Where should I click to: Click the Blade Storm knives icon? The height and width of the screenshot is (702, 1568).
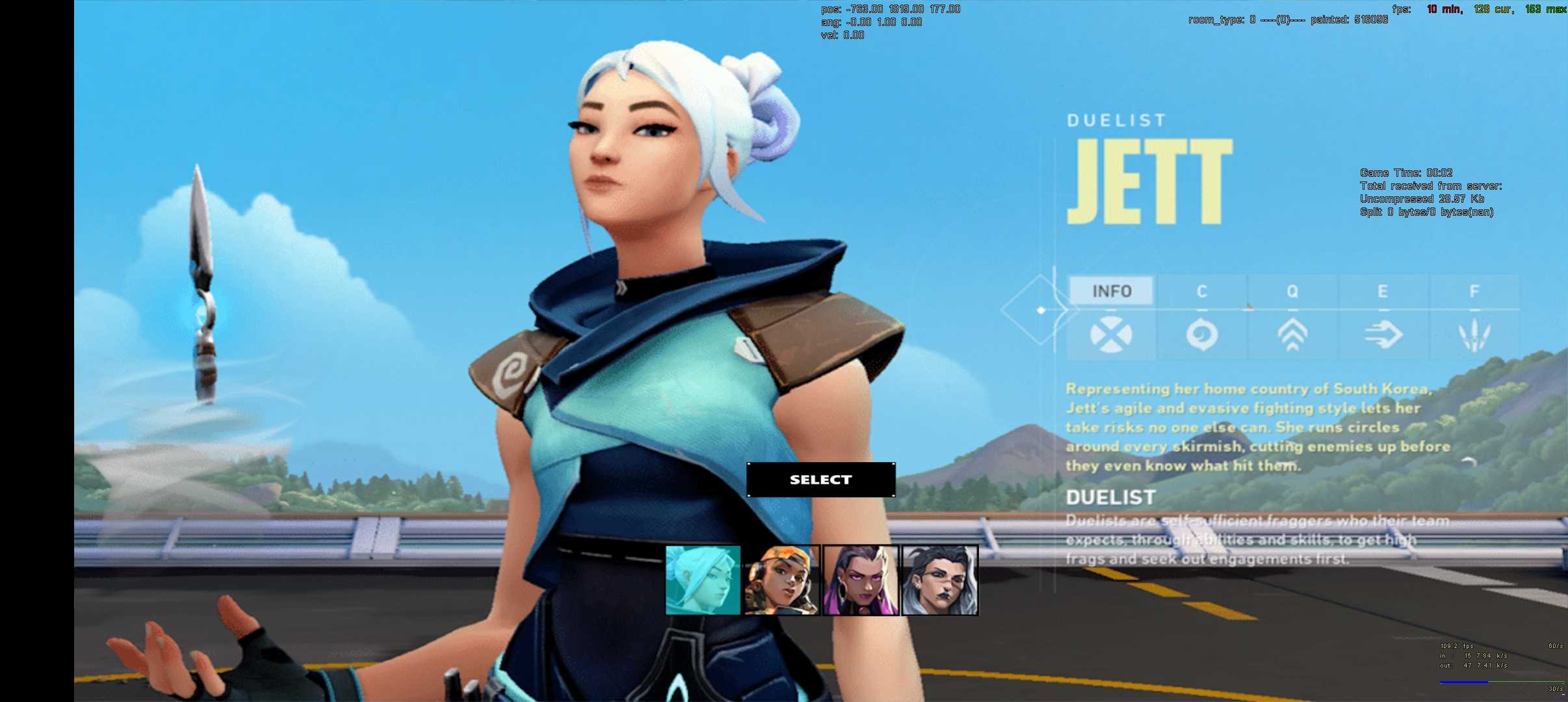[x=1474, y=335]
